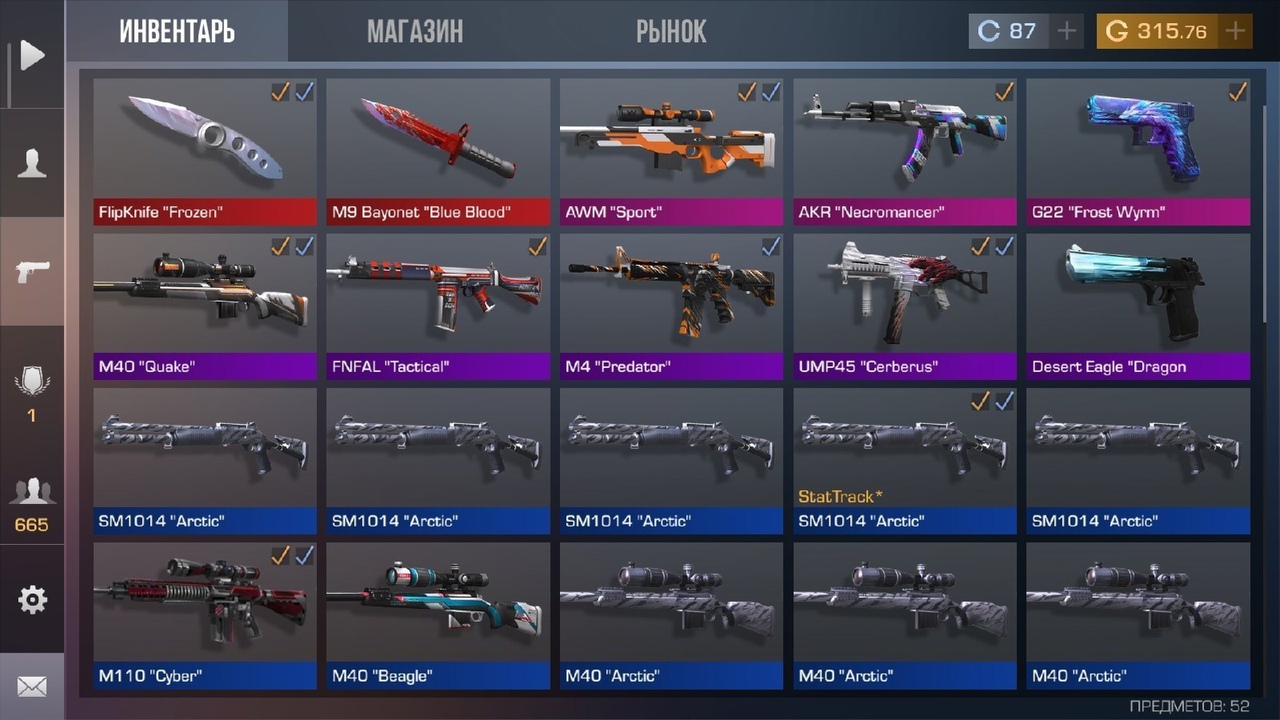Choose the UMP45 "Cerberus" item
The width and height of the screenshot is (1280, 720).
[x=905, y=305]
